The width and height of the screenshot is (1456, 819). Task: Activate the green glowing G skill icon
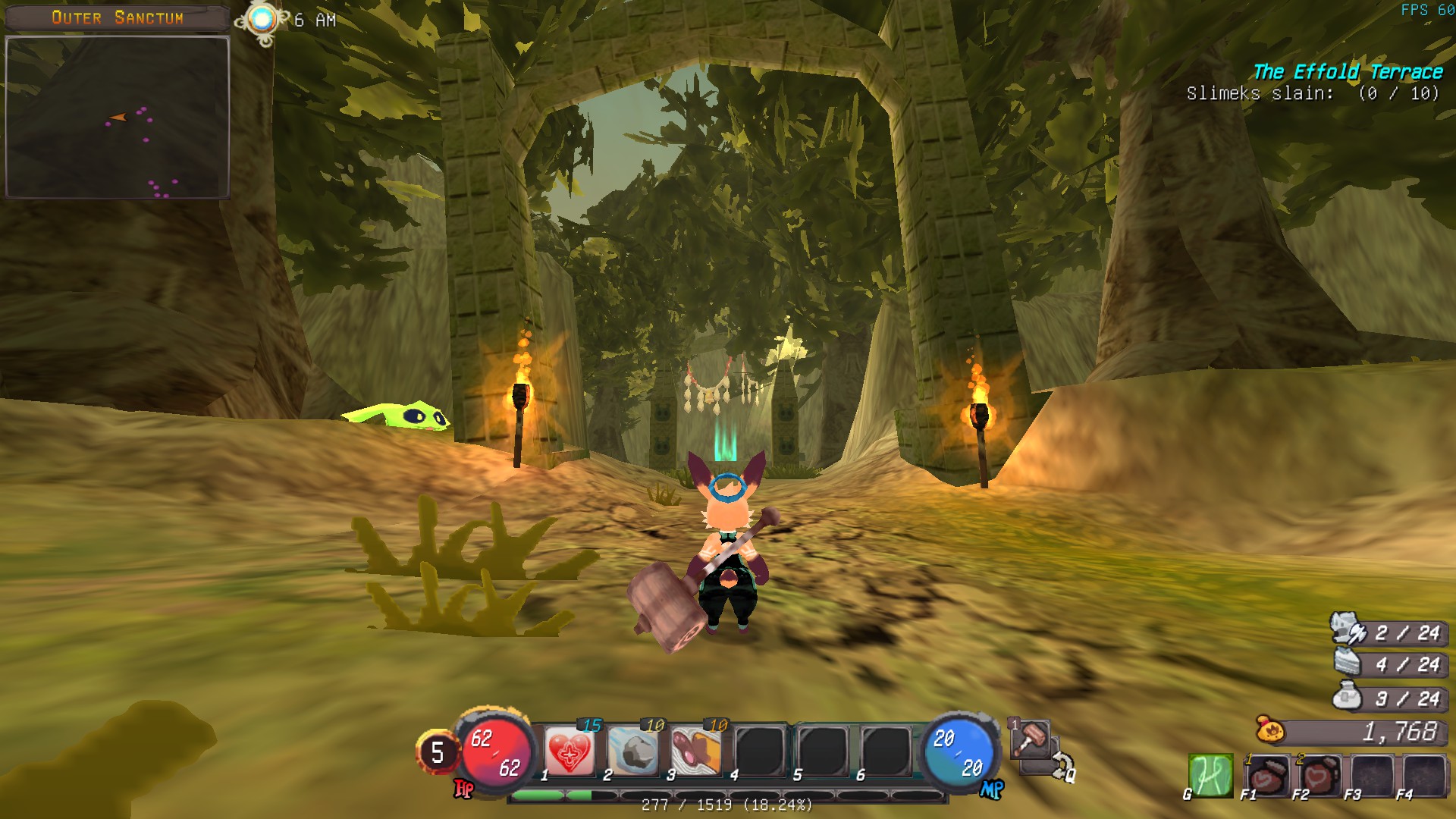pos(1211,775)
